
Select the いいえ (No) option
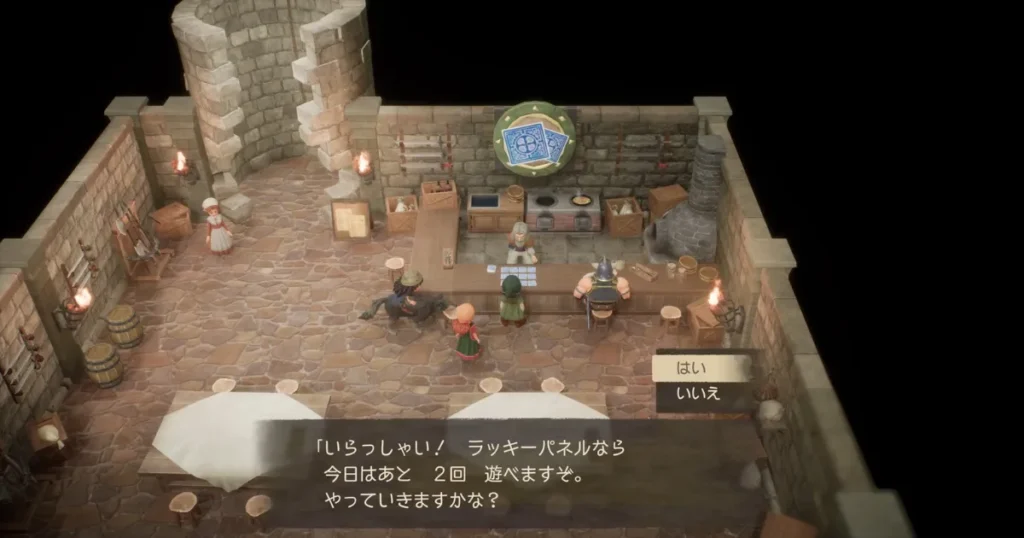point(700,394)
